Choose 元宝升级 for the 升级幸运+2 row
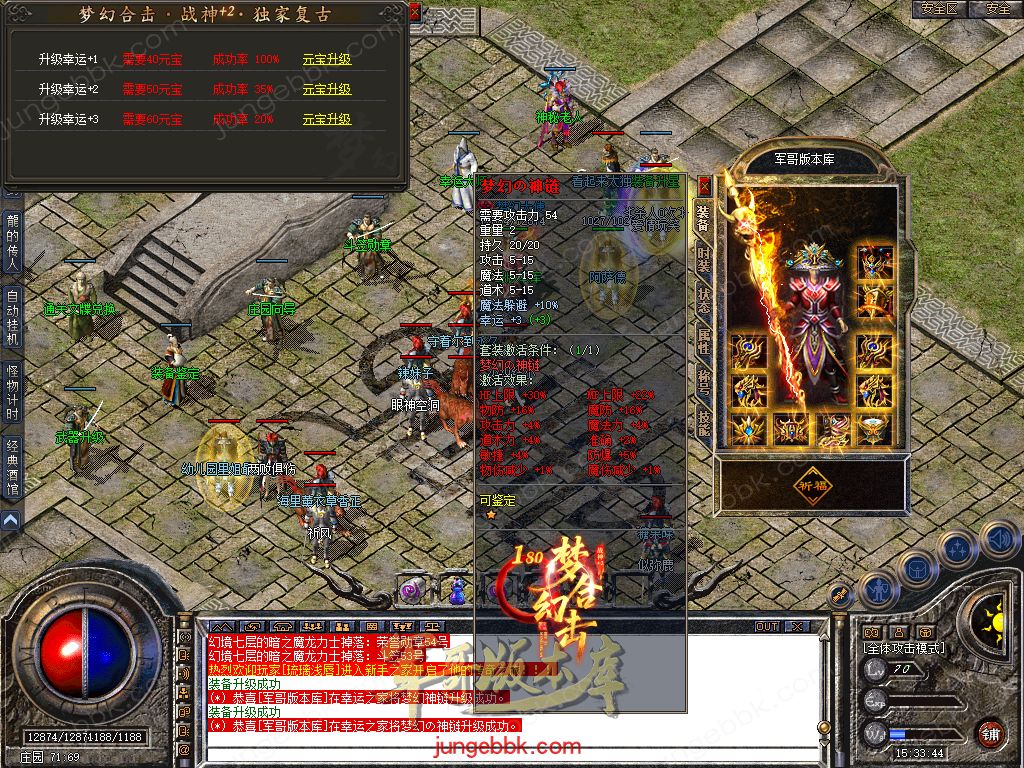Image resolution: width=1024 pixels, height=768 pixels. 327,89
